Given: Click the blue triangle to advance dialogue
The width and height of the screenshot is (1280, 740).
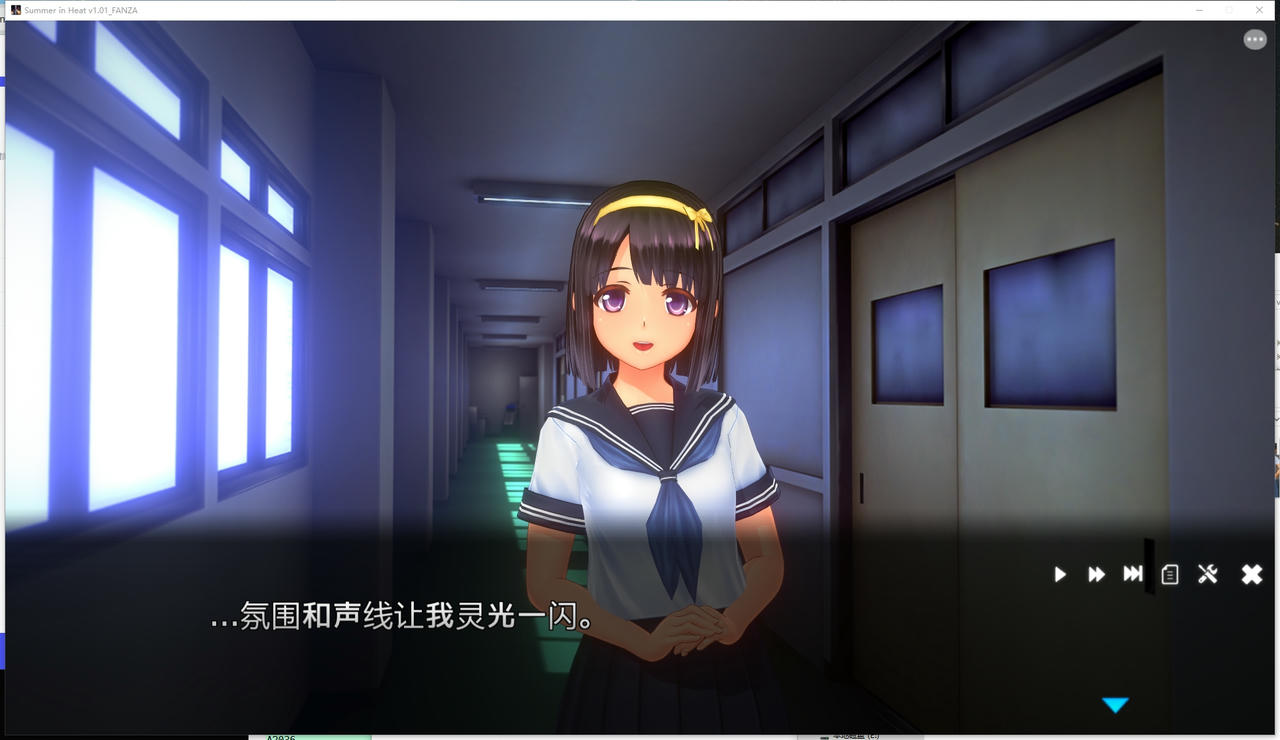Looking at the screenshot, I should (1116, 704).
